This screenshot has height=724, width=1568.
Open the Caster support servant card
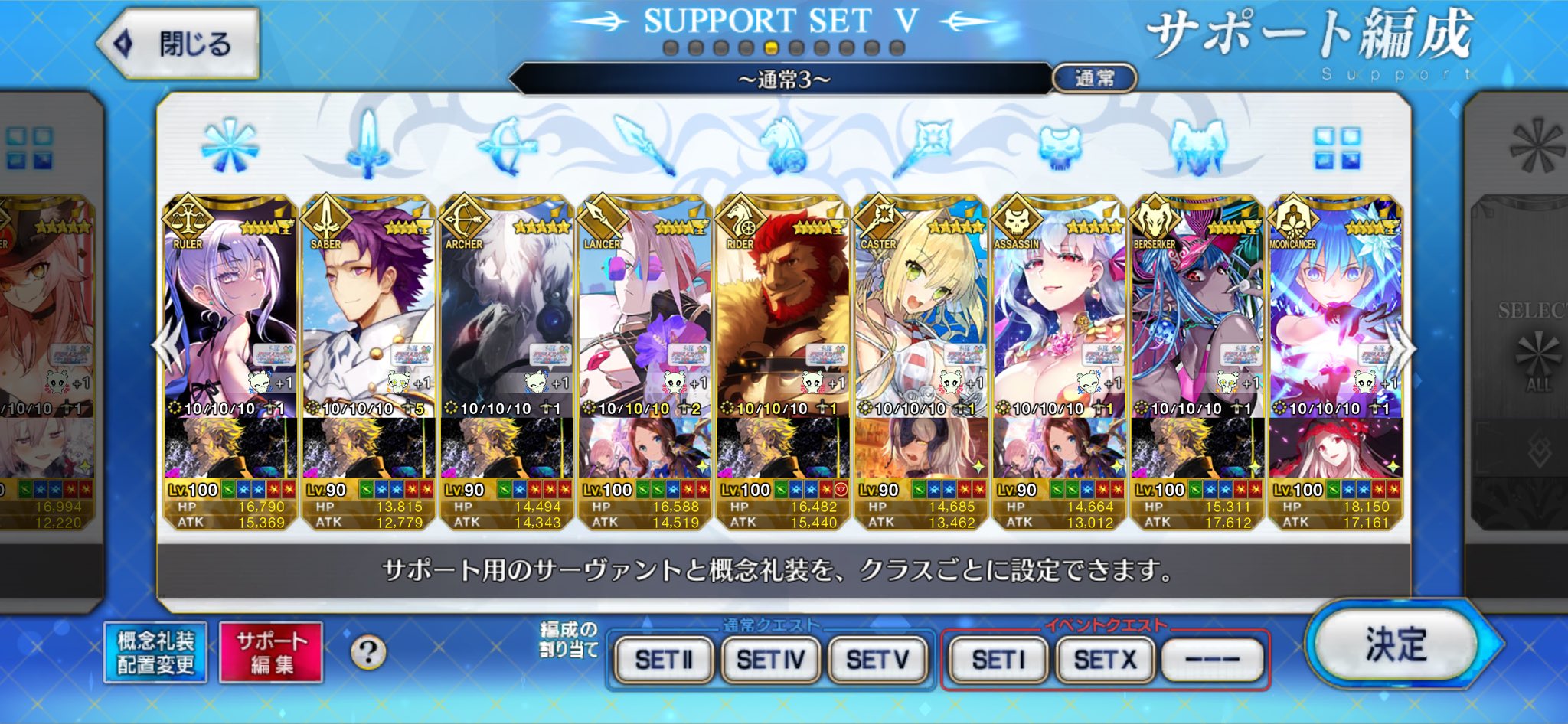point(920,321)
